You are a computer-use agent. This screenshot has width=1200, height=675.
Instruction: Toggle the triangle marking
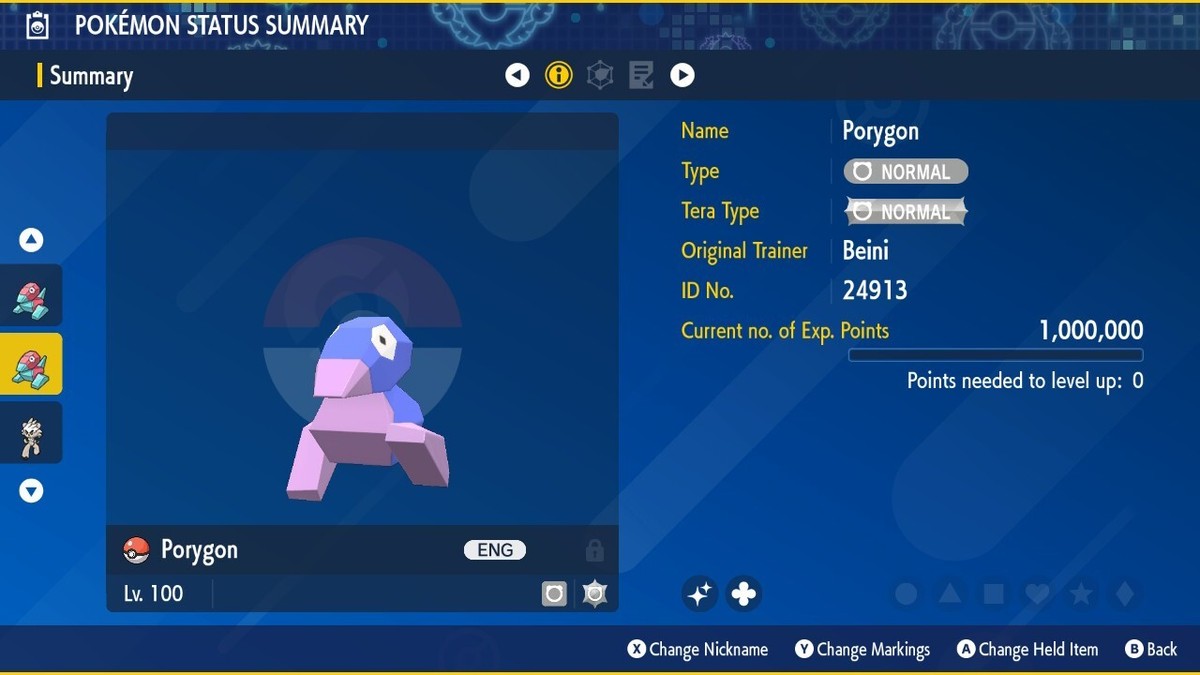950,594
